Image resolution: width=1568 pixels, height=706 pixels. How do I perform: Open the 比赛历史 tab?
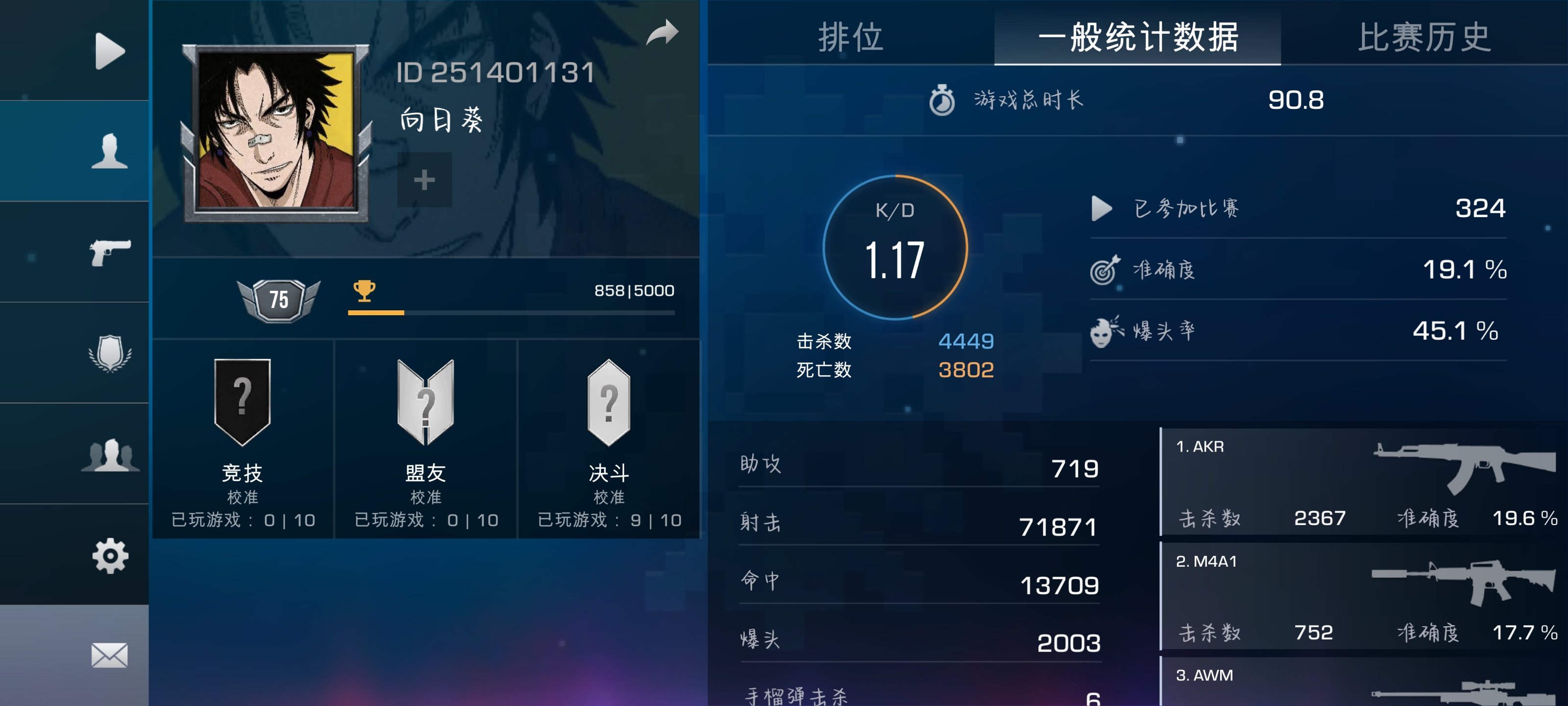click(1421, 38)
